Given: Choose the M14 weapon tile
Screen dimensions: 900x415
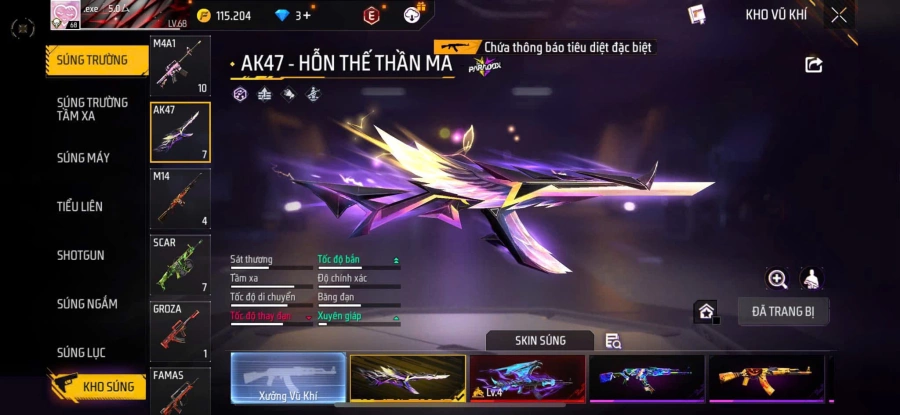Looking at the screenshot, I should (x=180, y=198).
